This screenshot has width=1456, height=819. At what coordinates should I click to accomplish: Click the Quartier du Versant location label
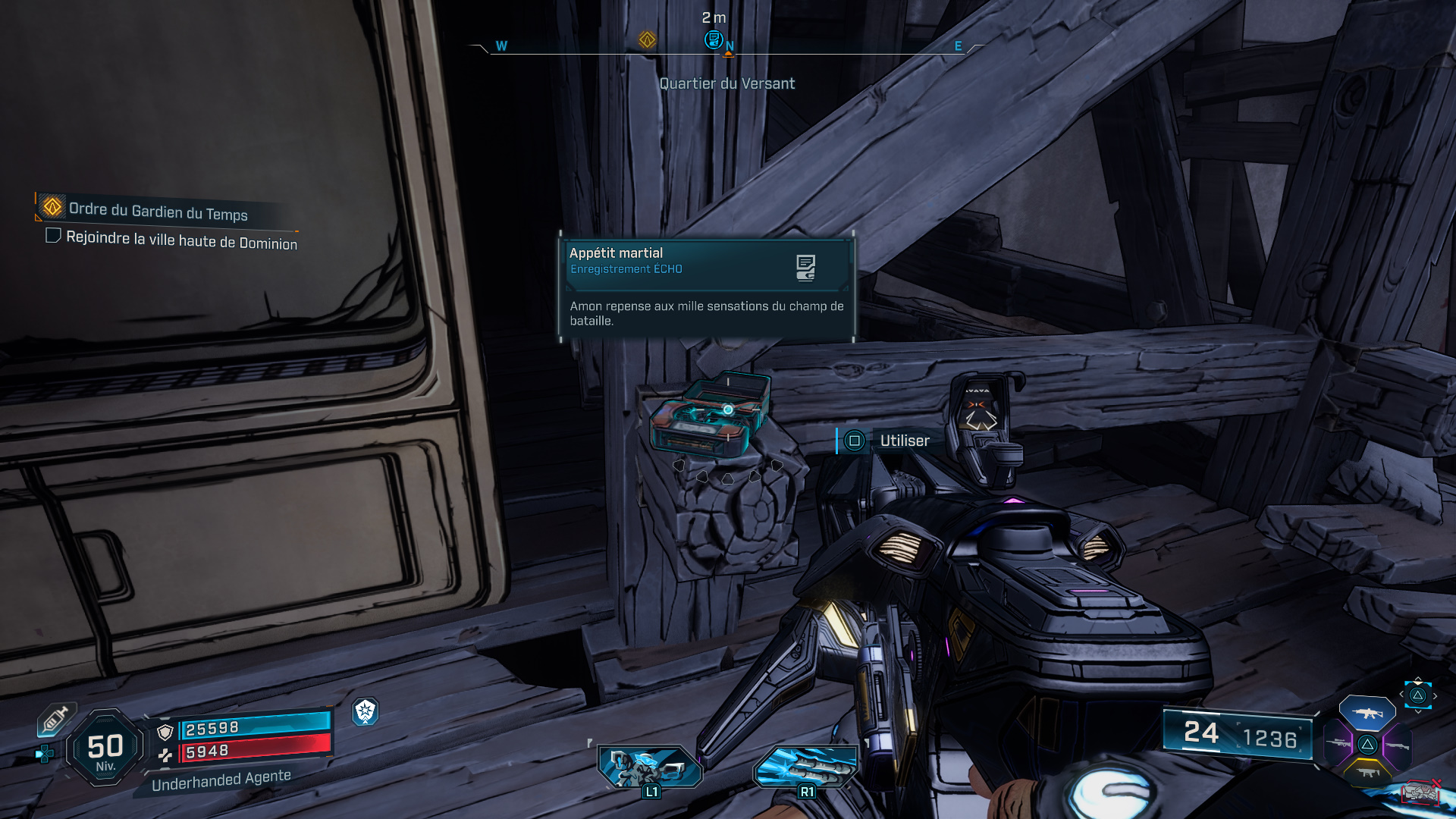point(726,83)
